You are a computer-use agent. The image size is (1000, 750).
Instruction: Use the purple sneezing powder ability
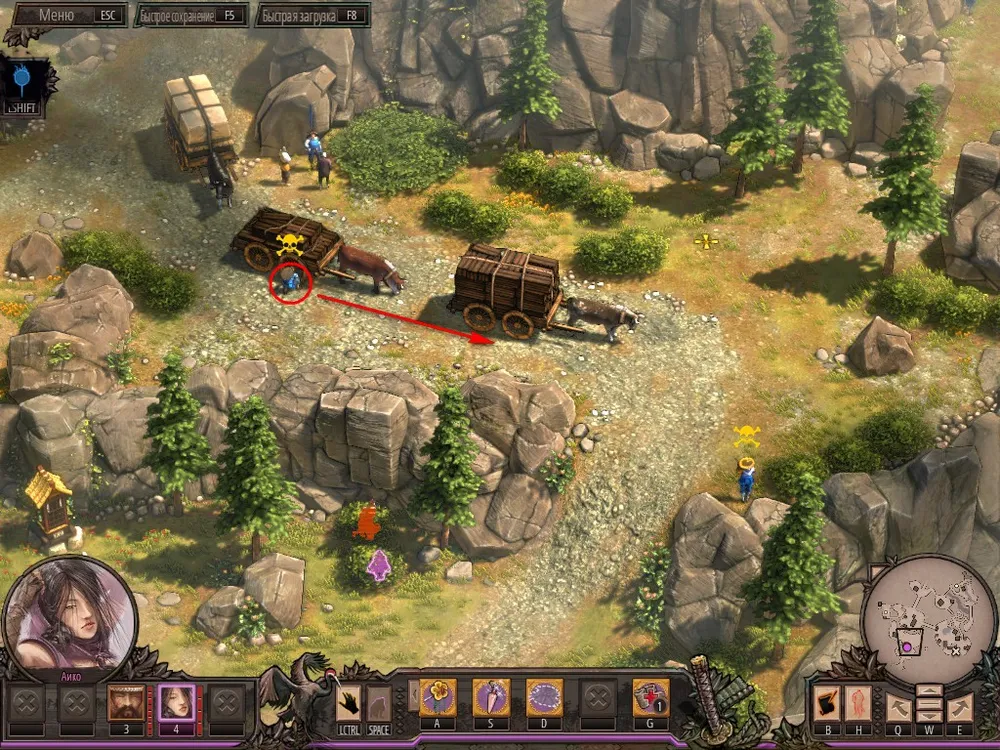click(x=544, y=697)
